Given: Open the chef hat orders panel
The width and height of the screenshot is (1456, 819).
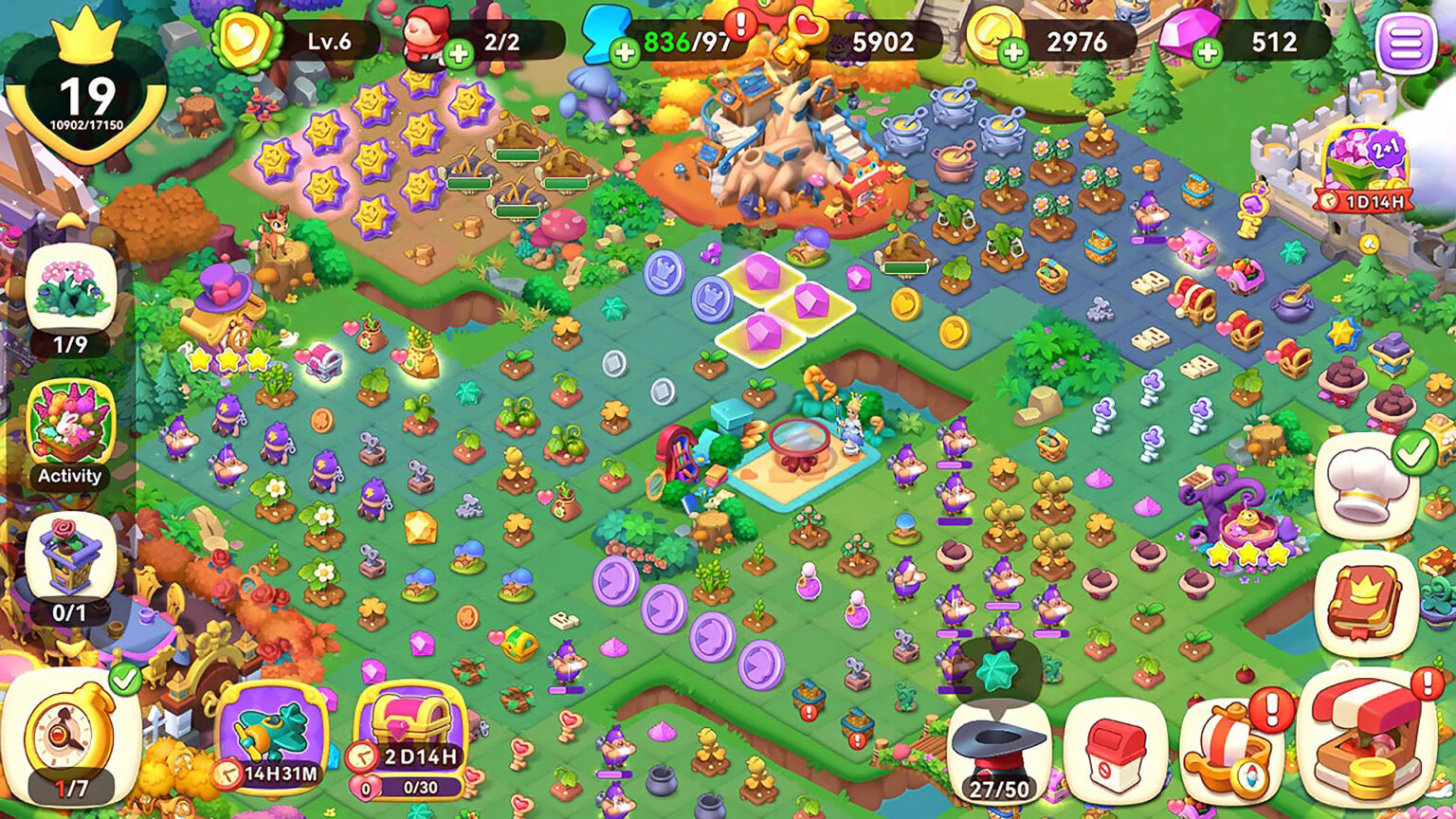Looking at the screenshot, I should tap(1370, 483).
